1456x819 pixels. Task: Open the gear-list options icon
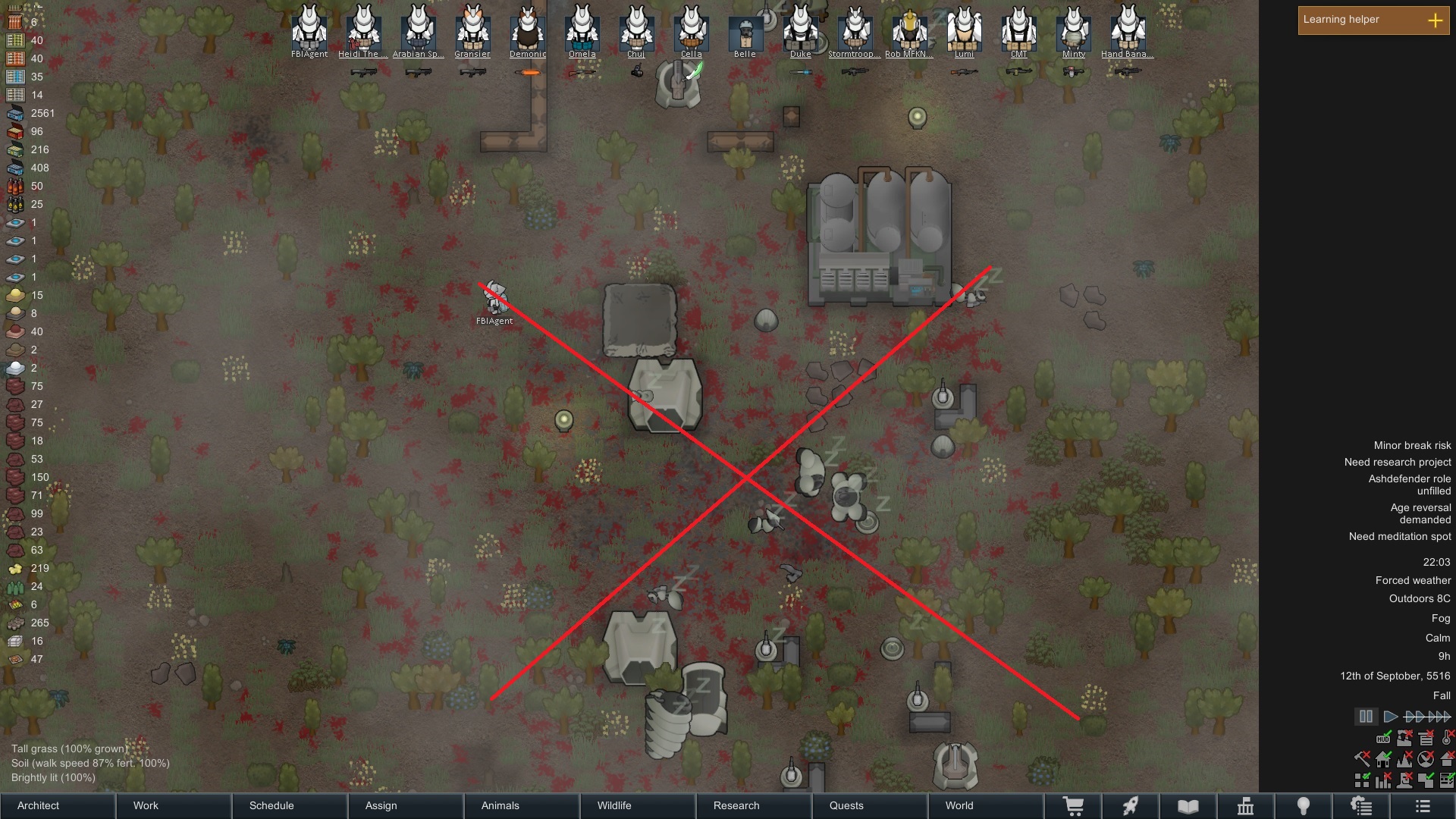[1363, 806]
